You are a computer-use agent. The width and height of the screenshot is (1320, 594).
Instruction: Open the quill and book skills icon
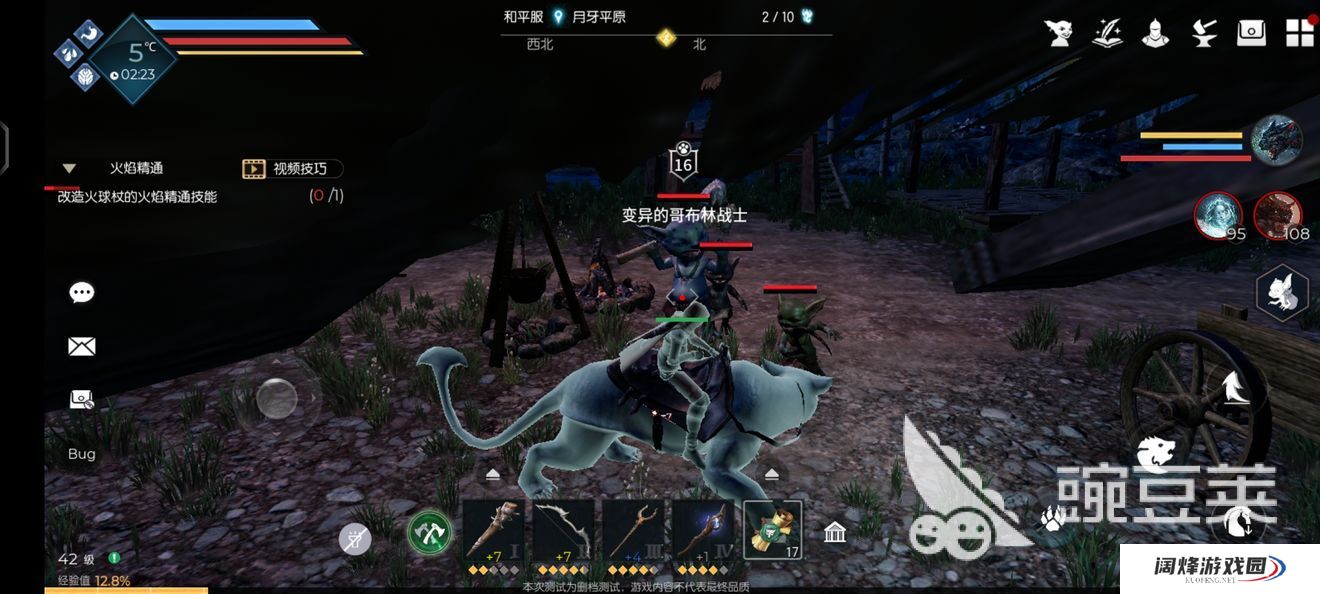point(1107,33)
